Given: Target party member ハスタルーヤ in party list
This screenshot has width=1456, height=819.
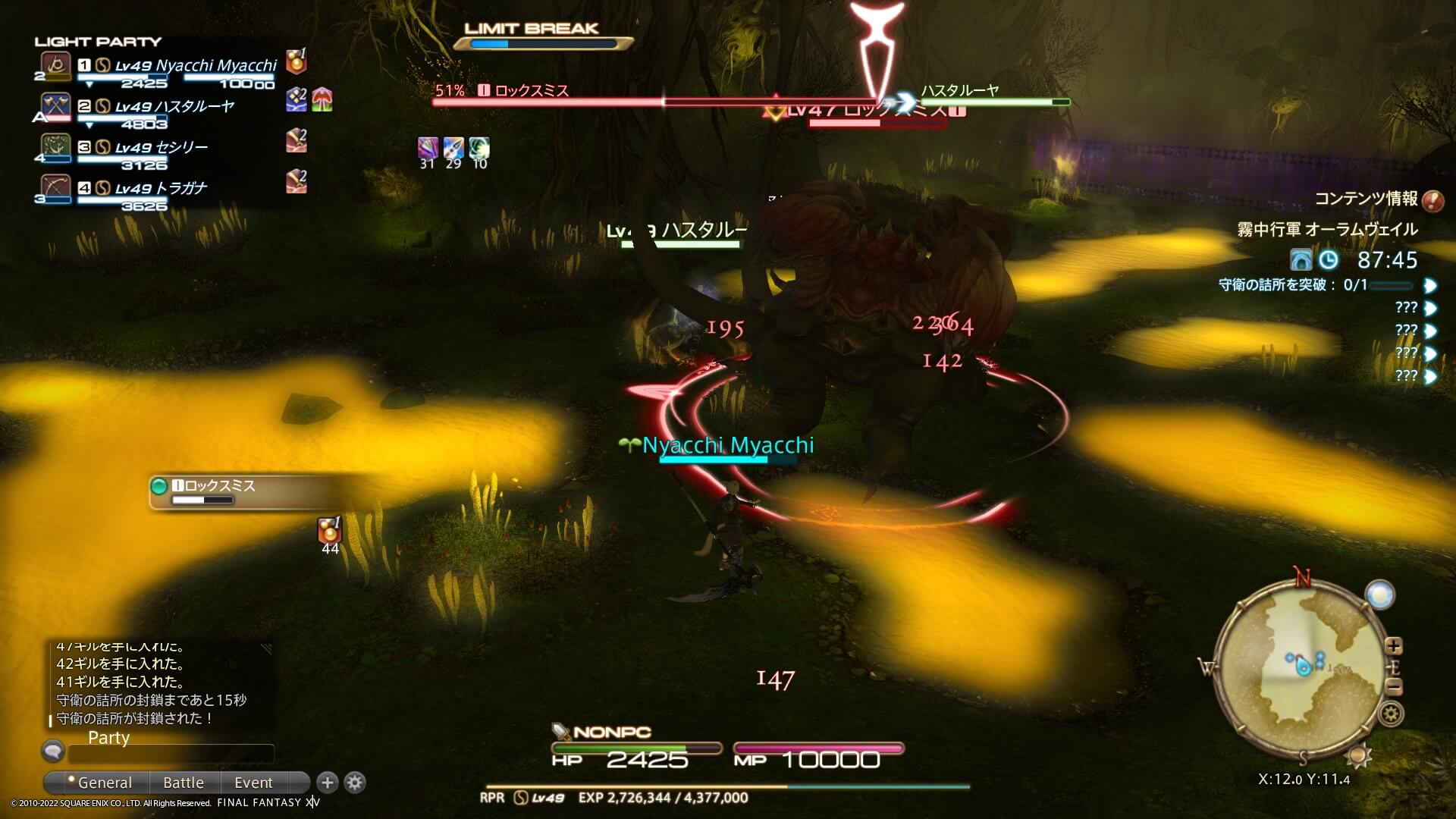Looking at the screenshot, I should [174, 107].
